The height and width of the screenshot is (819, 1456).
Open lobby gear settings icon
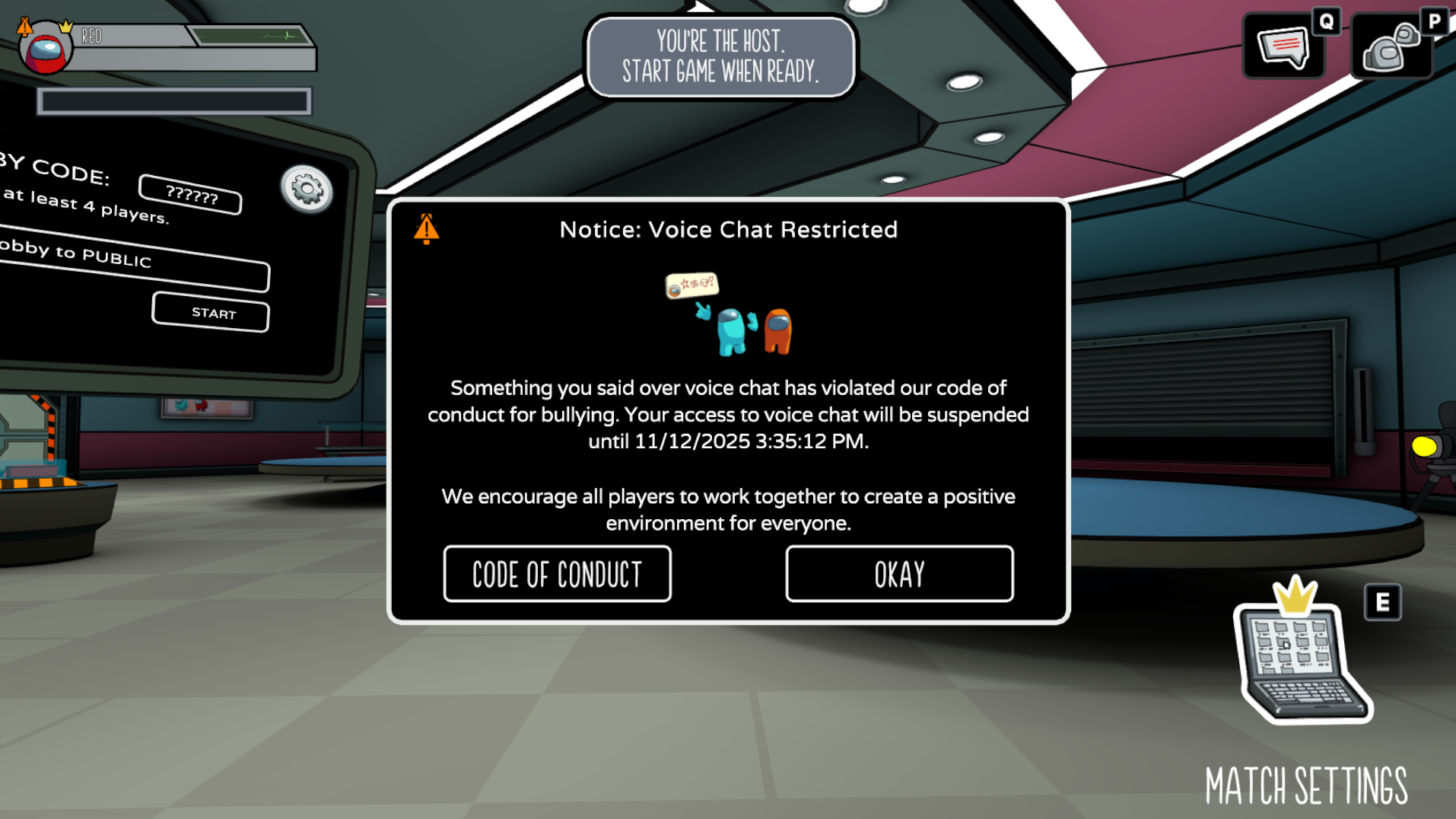[307, 189]
